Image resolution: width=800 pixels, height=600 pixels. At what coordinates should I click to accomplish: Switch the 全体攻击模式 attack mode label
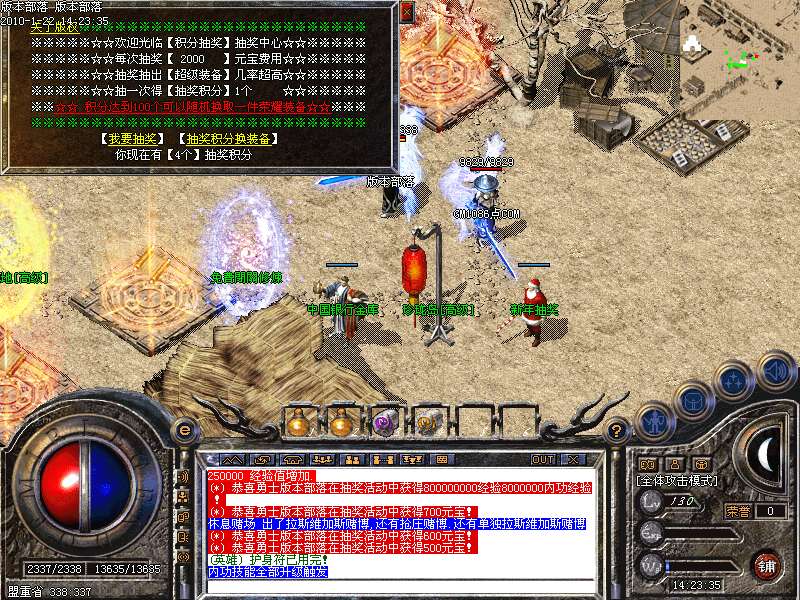click(677, 481)
